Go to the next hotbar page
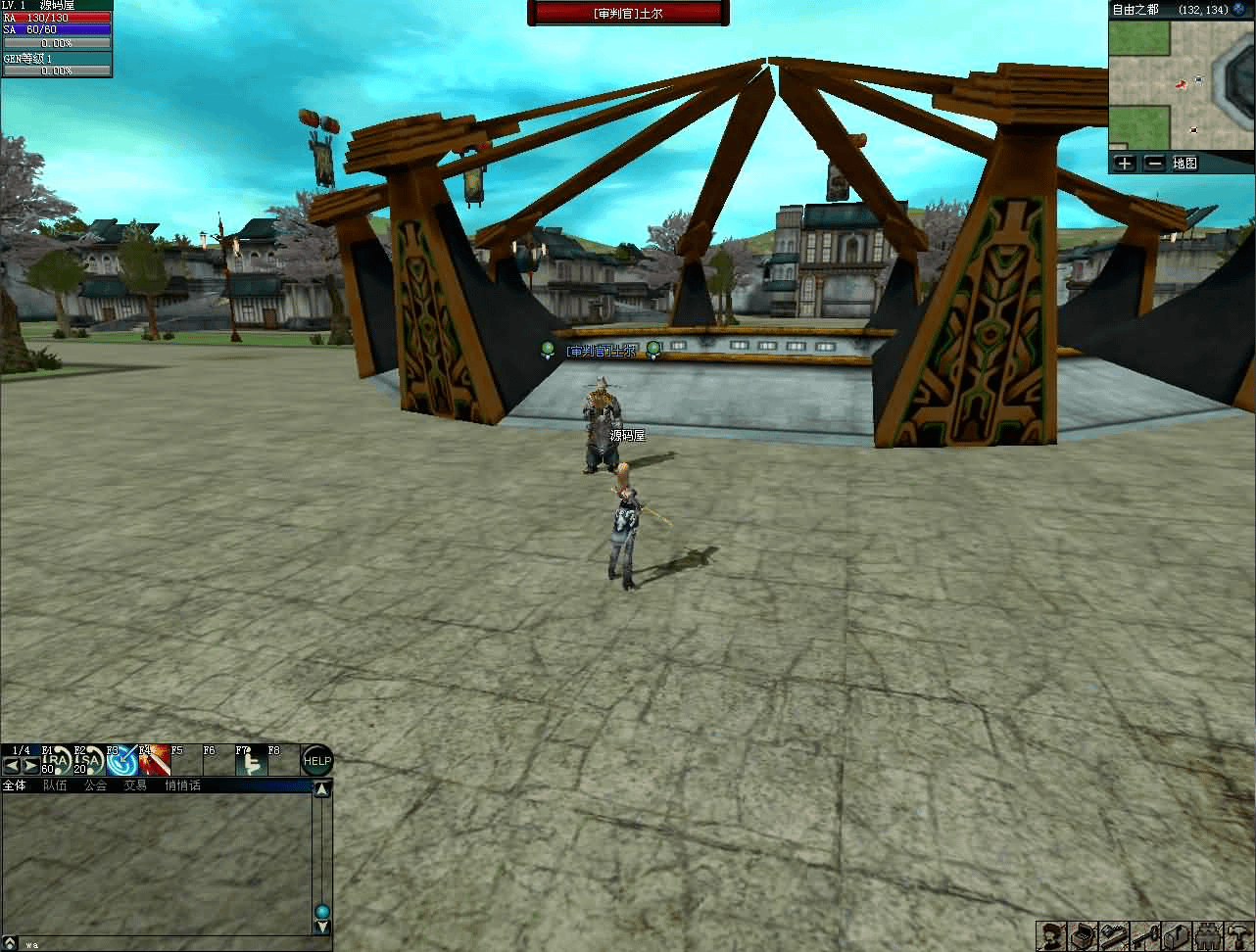The height and width of the screenshot is (952, 1256). click(x=30, y=765)
